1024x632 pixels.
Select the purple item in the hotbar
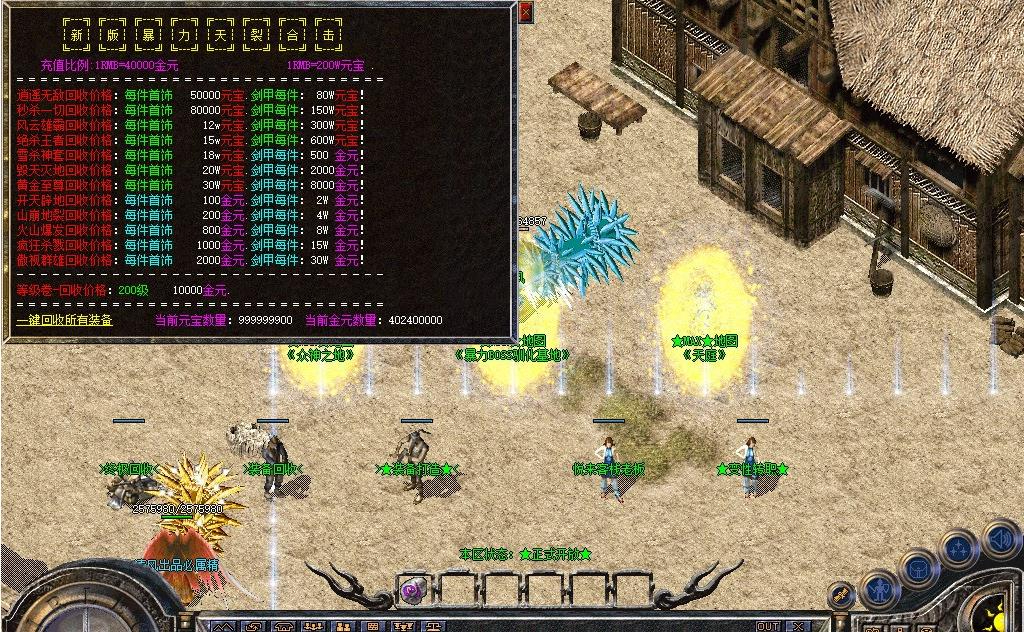(412, 591)
